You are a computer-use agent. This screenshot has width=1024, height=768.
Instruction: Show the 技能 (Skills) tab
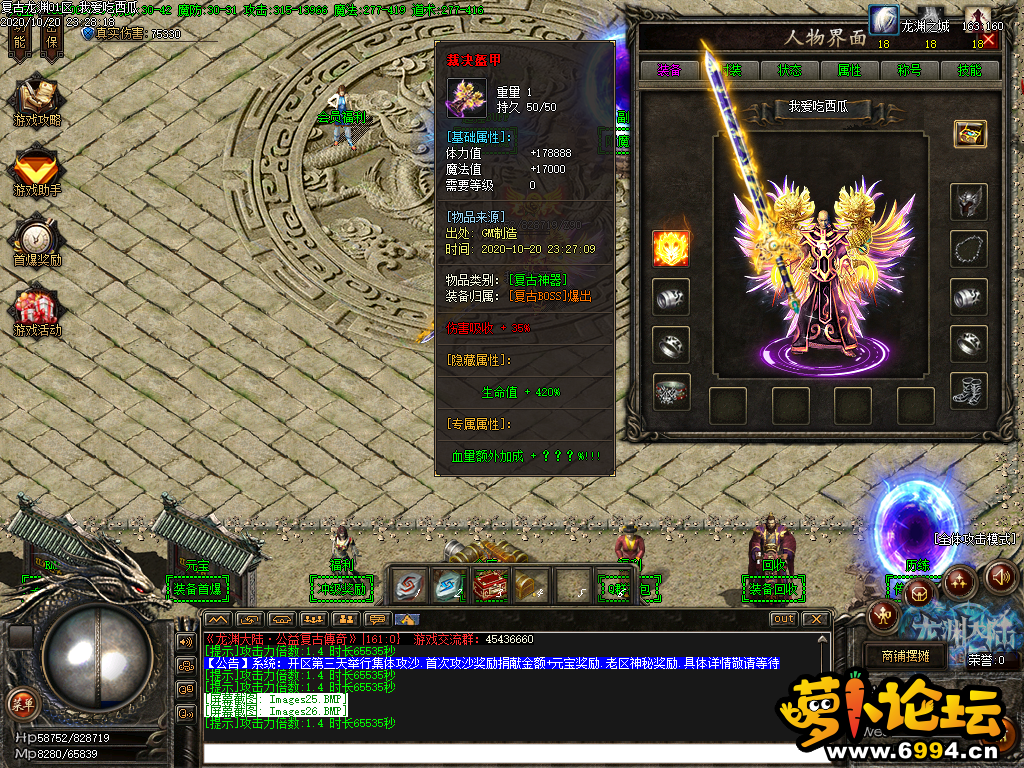coord(969,70)
